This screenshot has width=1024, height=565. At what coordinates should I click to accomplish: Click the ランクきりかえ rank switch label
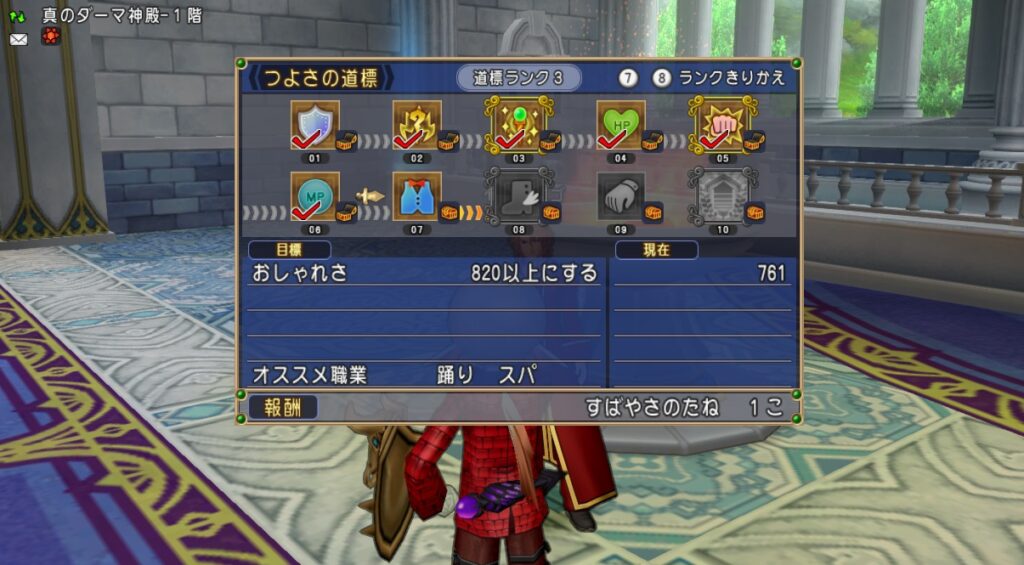[732, 78]
